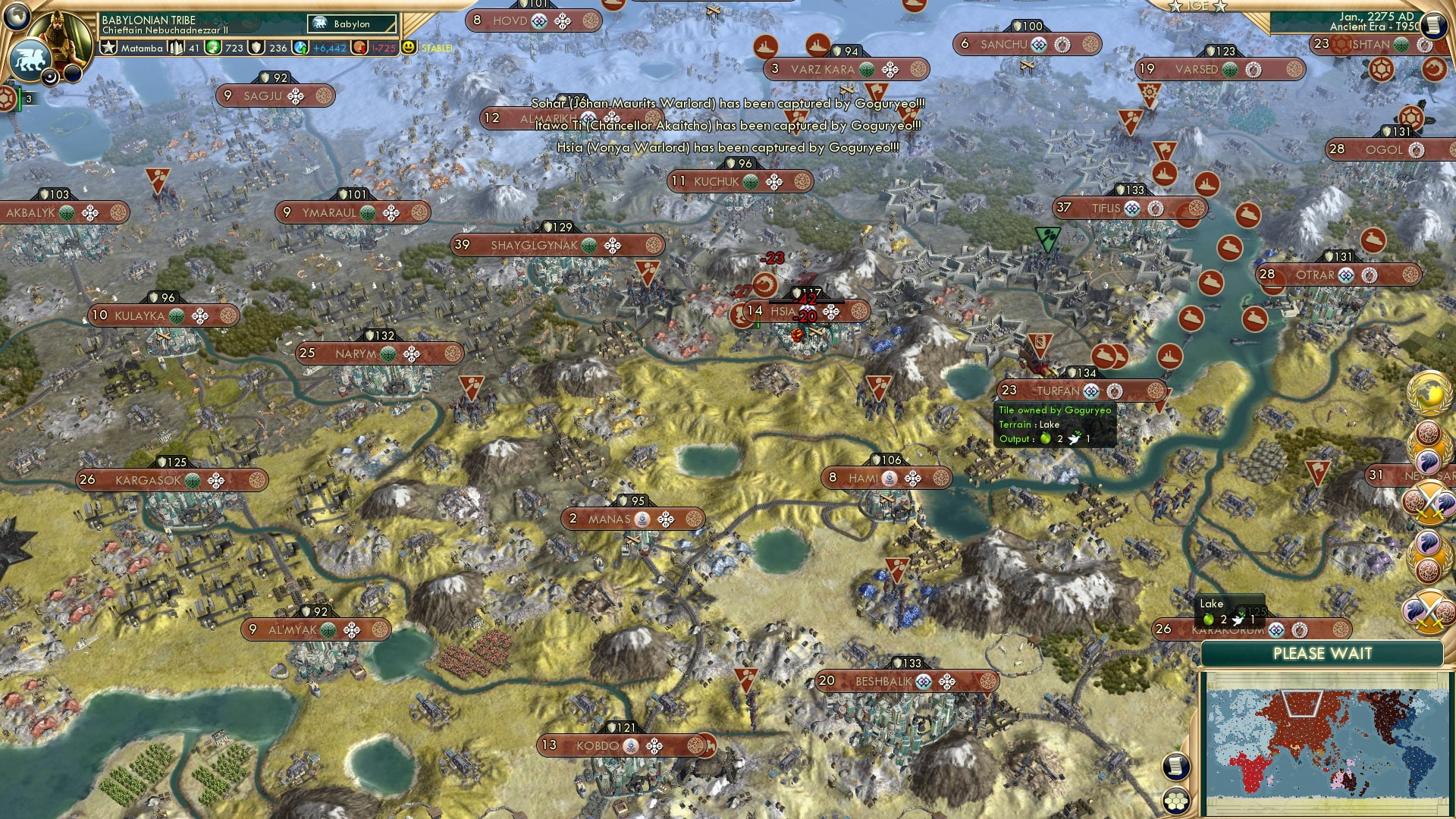Click the red deficit icon showing -725
1456x819 pixels.
(x=360, y=48)
